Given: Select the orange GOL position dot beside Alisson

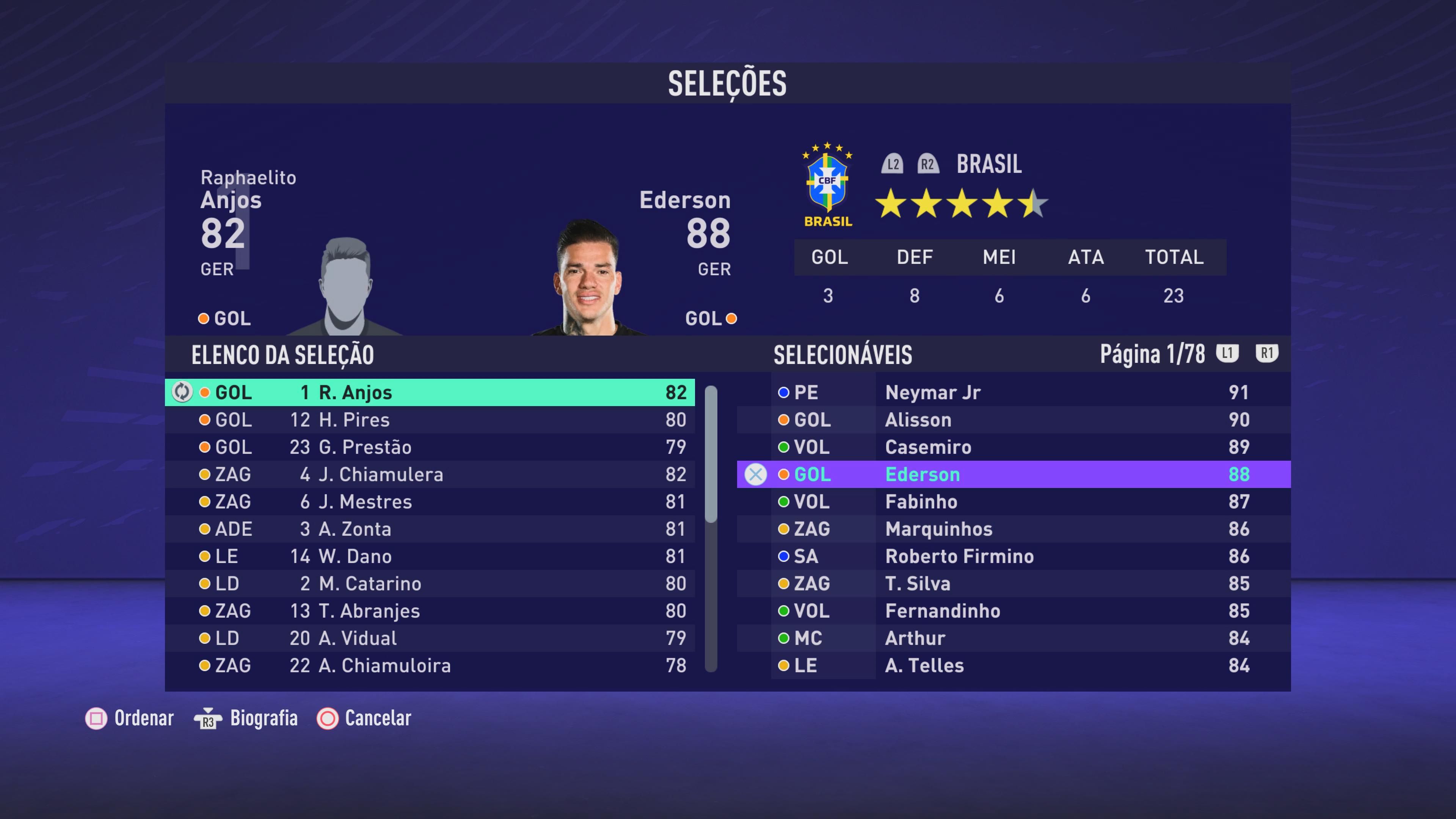Looking at the screenshot, I should pos(784,419).
